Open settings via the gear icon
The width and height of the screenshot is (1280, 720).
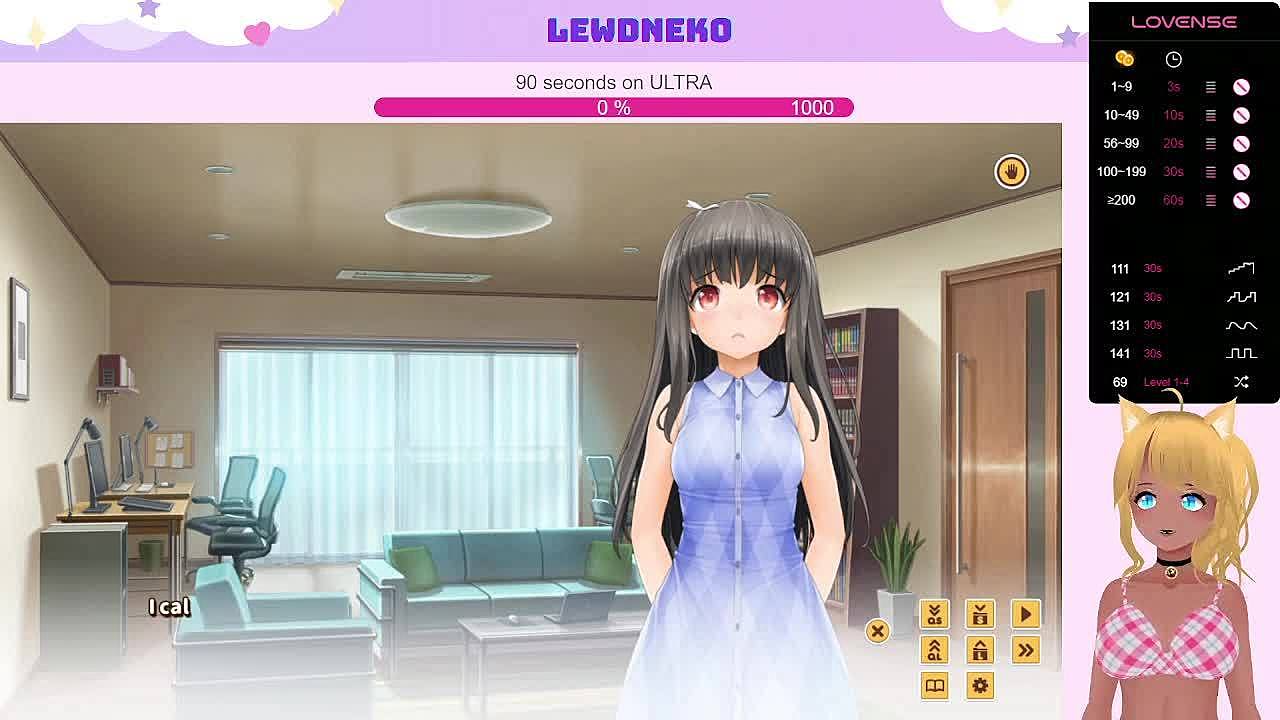click(x=980, y=685)
